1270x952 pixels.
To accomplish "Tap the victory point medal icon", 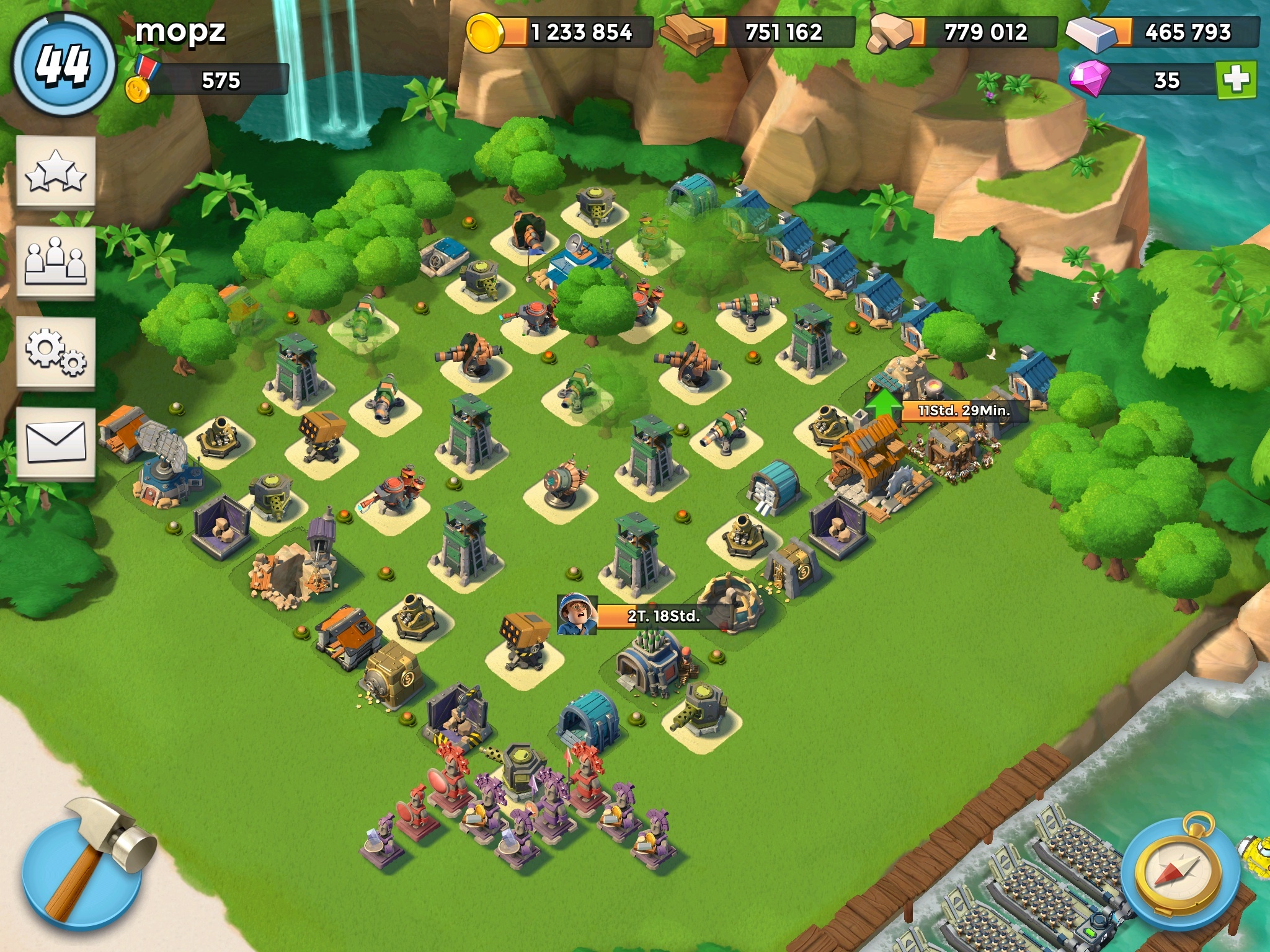I will pyautogui.click(x=140, y=82).
